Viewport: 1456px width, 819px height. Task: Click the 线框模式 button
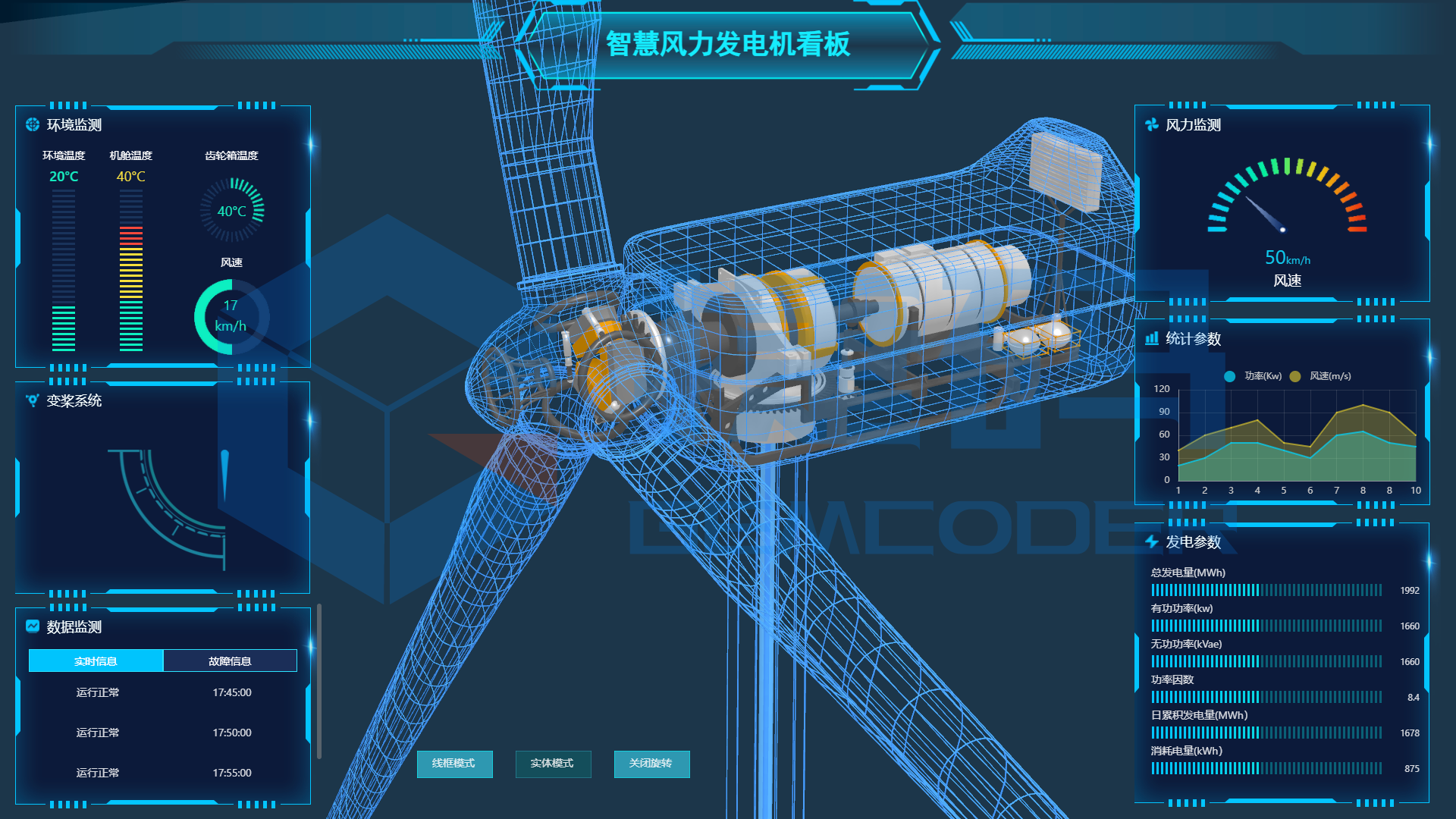[x=454, y=764]
